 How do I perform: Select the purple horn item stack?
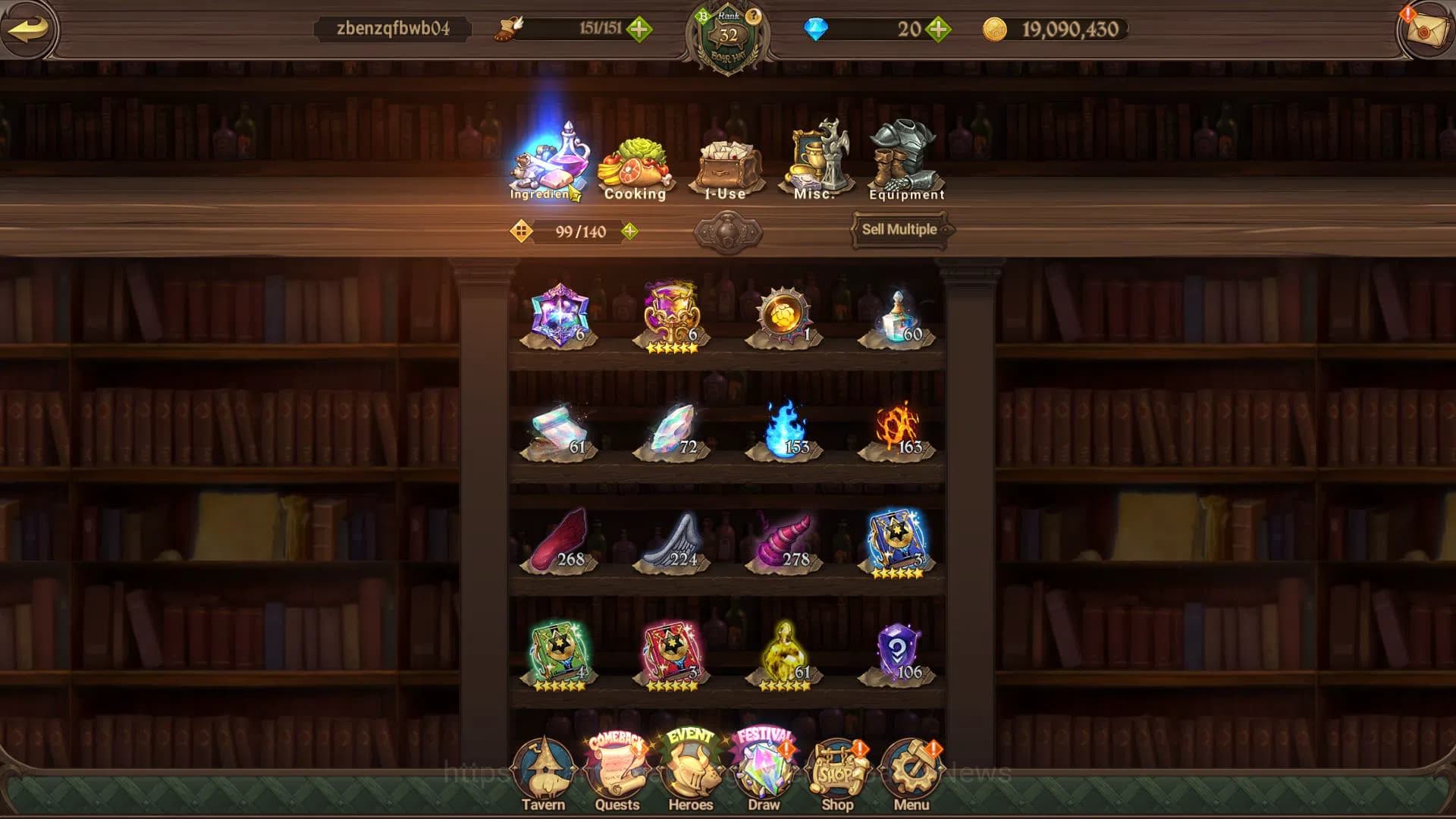pos(784,541)
